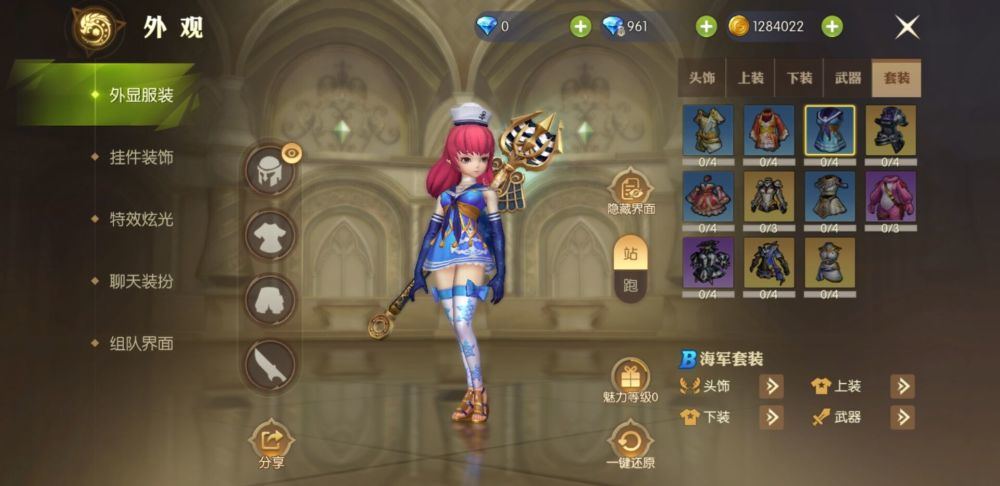Screen dimensions: 1000x486
Task: Toggle character pose to 跑
Action: [631, 284]
